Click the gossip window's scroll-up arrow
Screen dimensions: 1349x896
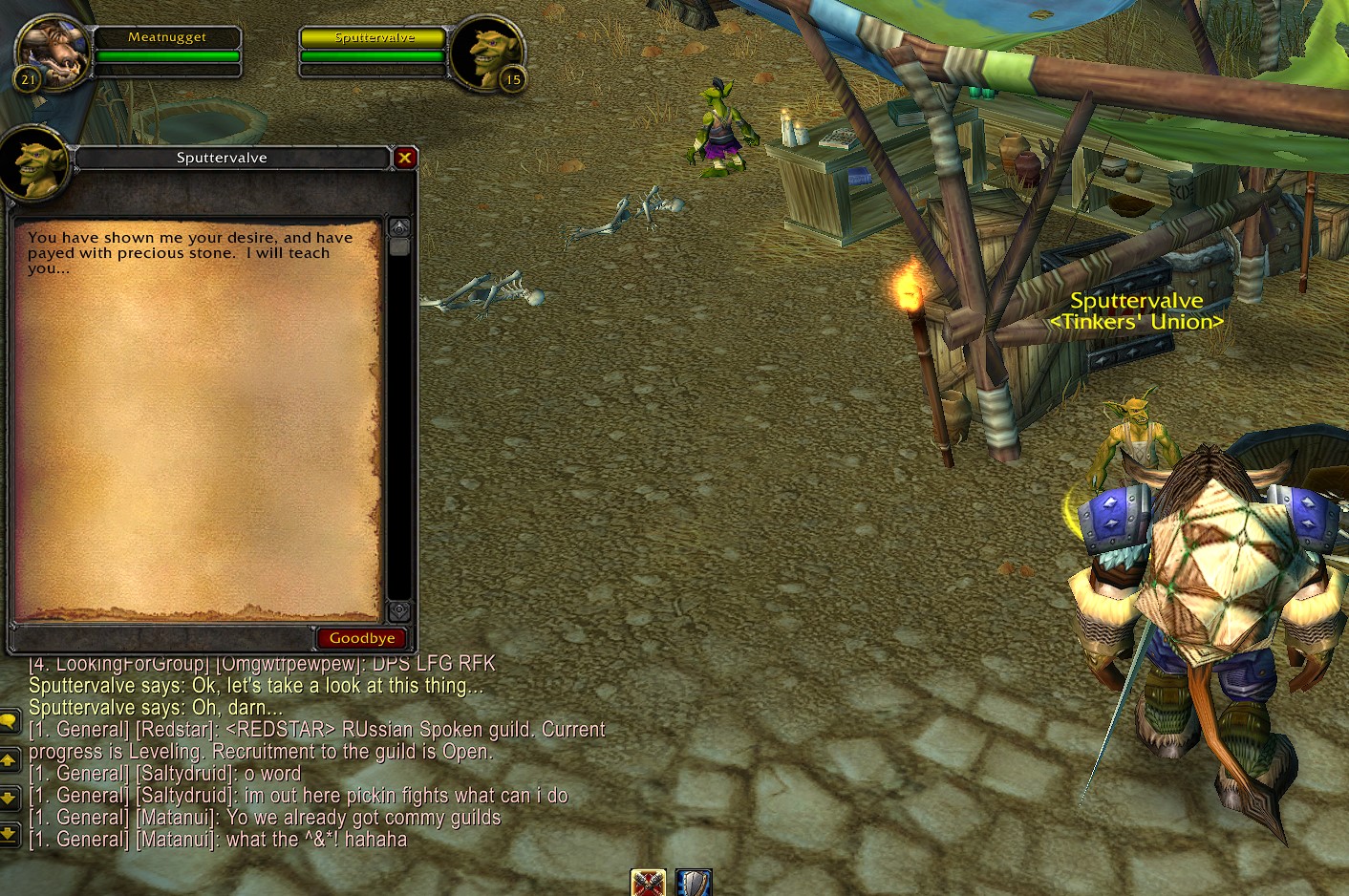click(398, 226)
